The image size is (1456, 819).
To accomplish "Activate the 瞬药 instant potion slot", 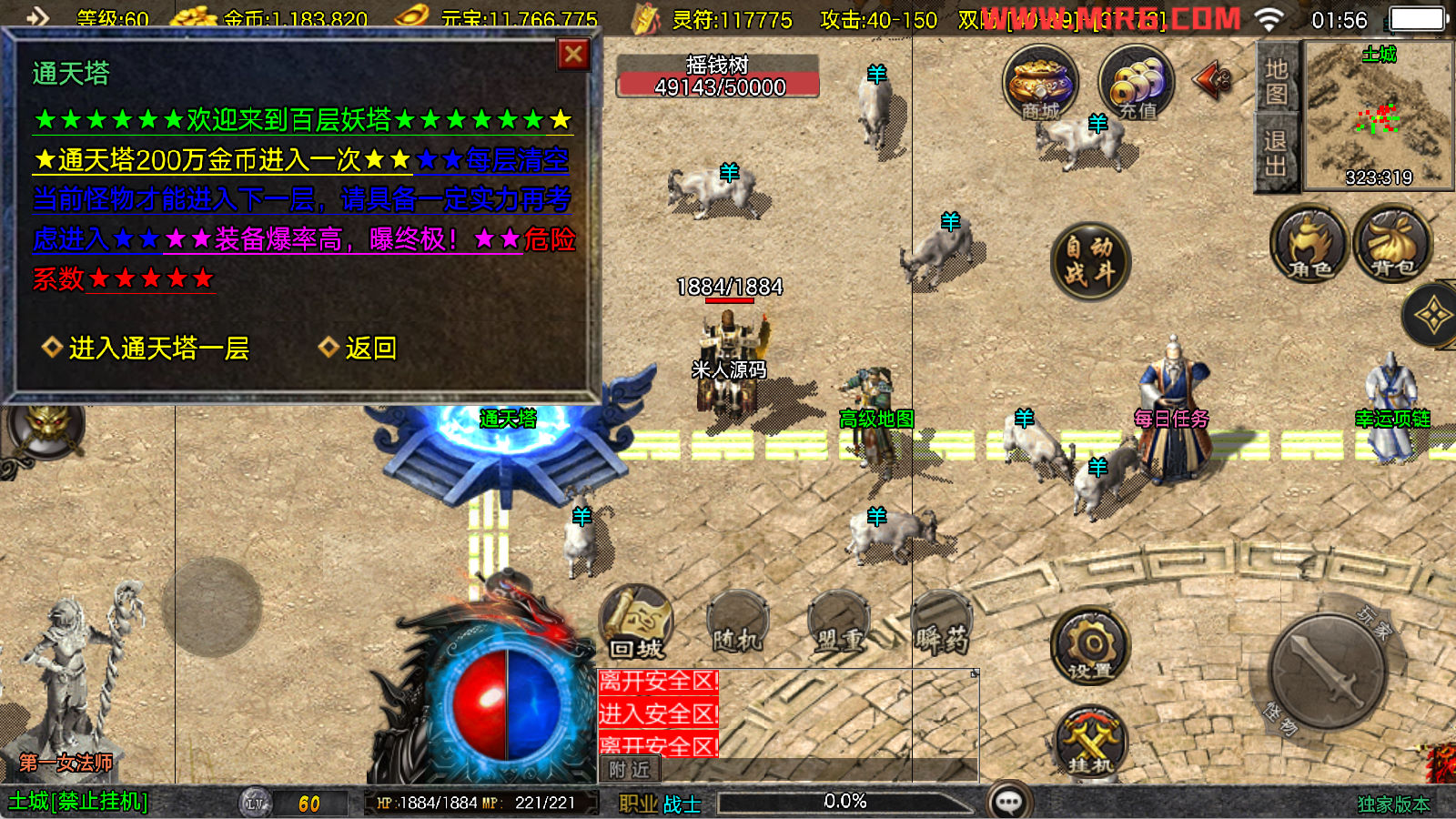I will tap(942, 626).
